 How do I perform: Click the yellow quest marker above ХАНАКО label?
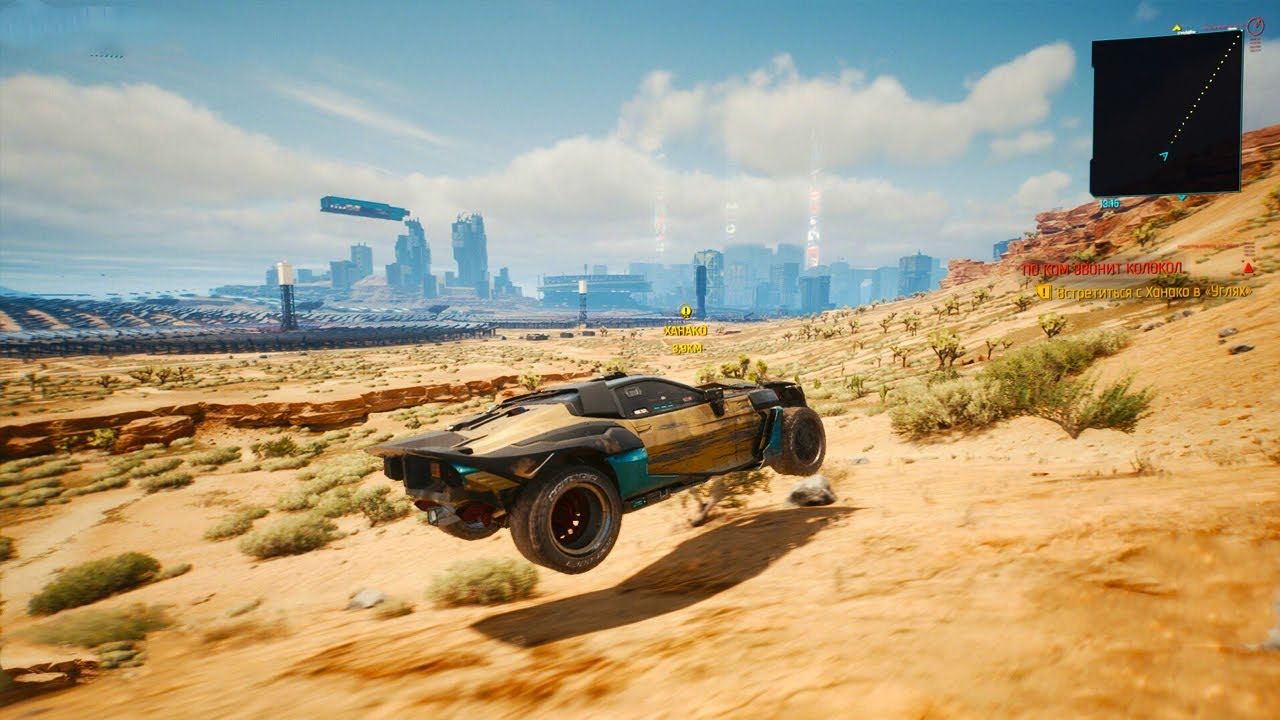coord(686,312)
